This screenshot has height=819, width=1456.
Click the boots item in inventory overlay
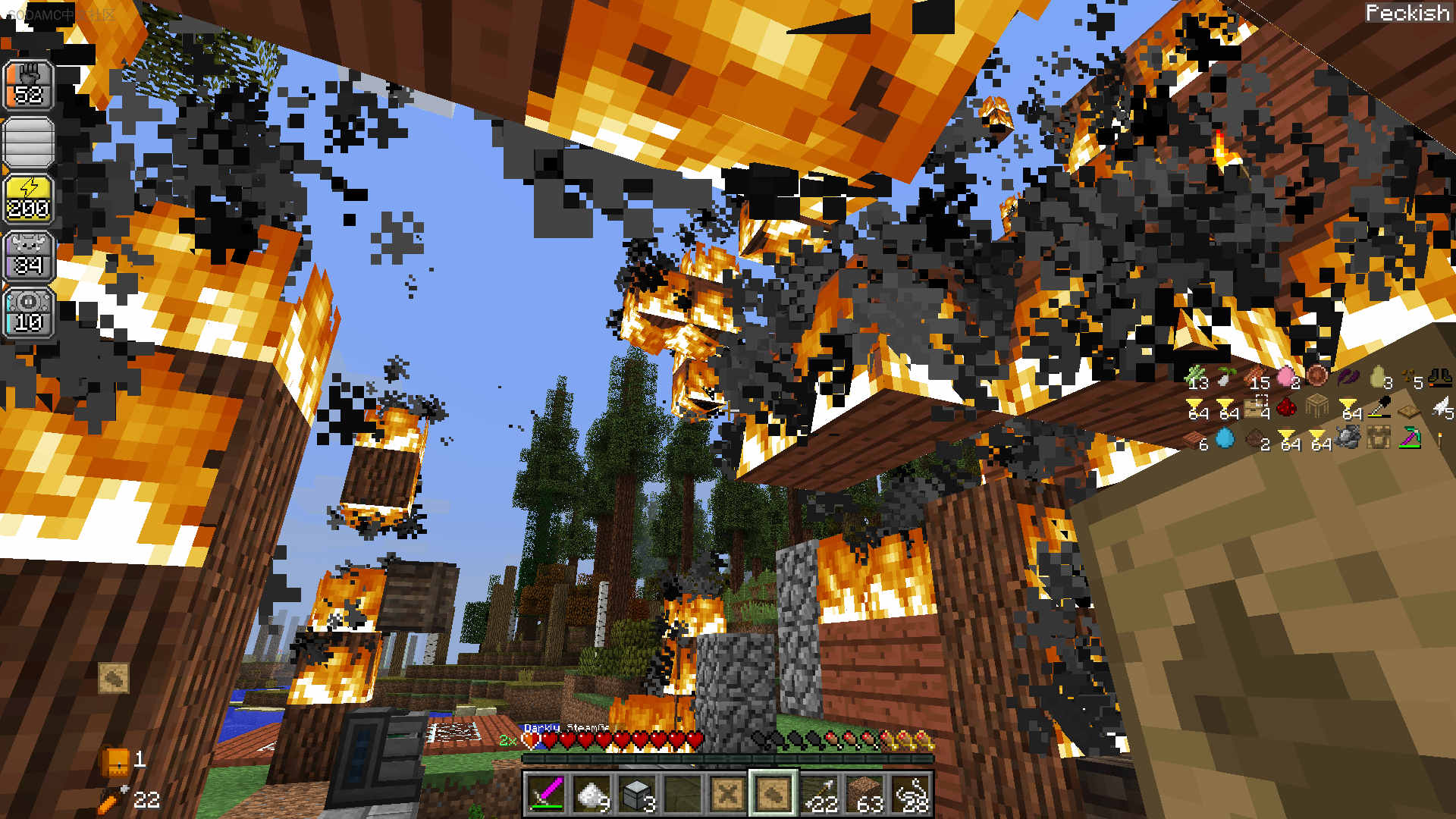1439,377
